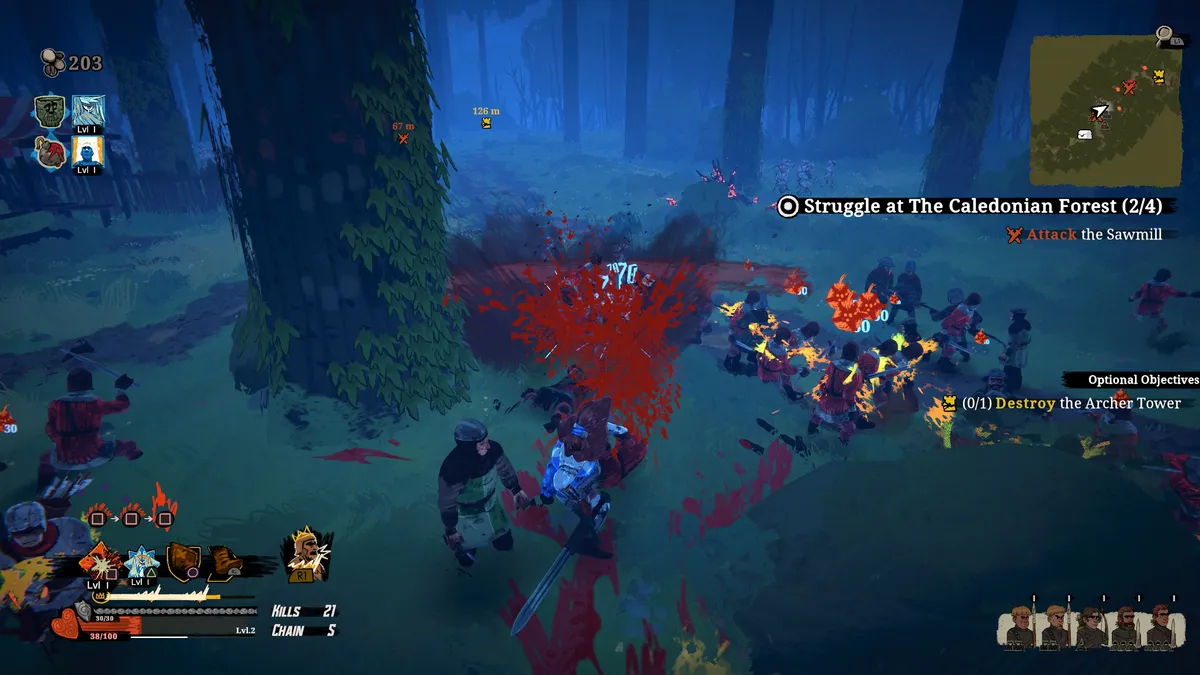Image resolution: width=1200 pixels, height=675 pixels.
Task: Select the blue figure with orange halo icon
Action: [x=88, y=152]
